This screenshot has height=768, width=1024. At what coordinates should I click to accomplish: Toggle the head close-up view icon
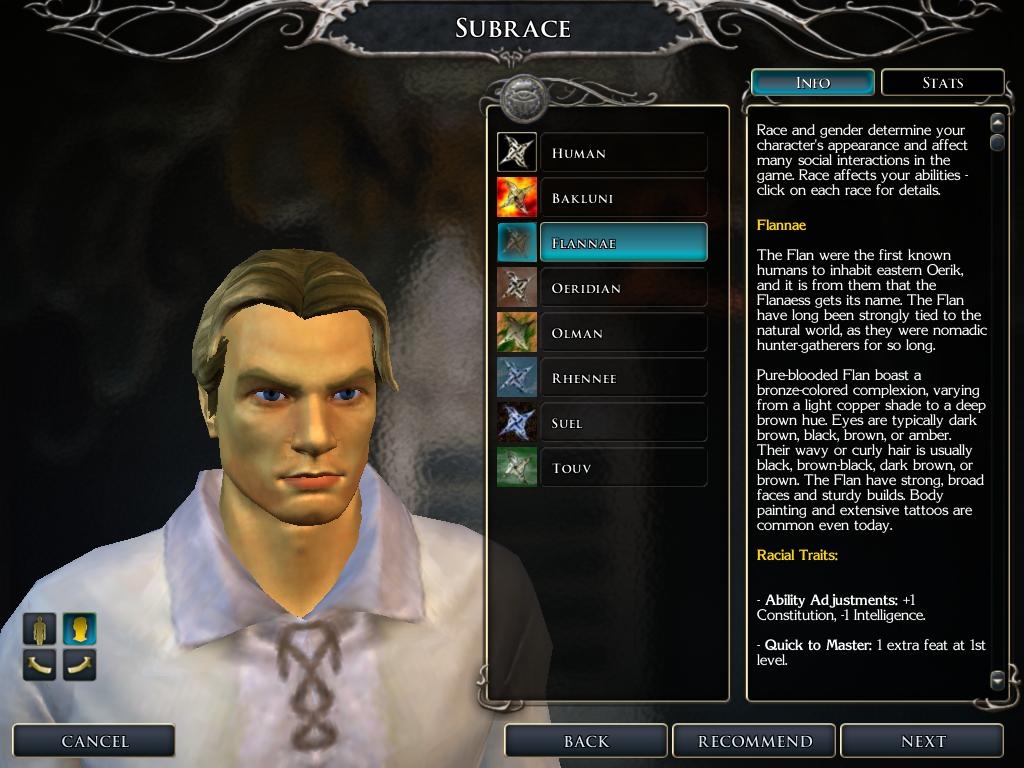(79, 629)
